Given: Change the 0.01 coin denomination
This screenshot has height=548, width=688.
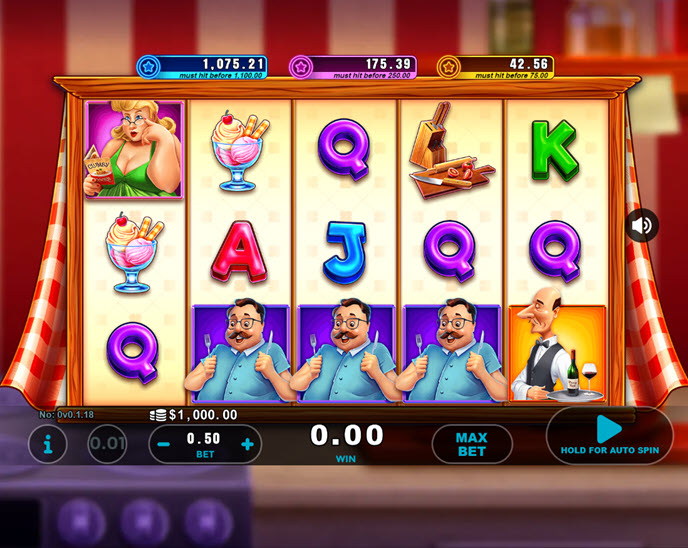Looking at the screenshot, I should [107, 444].
